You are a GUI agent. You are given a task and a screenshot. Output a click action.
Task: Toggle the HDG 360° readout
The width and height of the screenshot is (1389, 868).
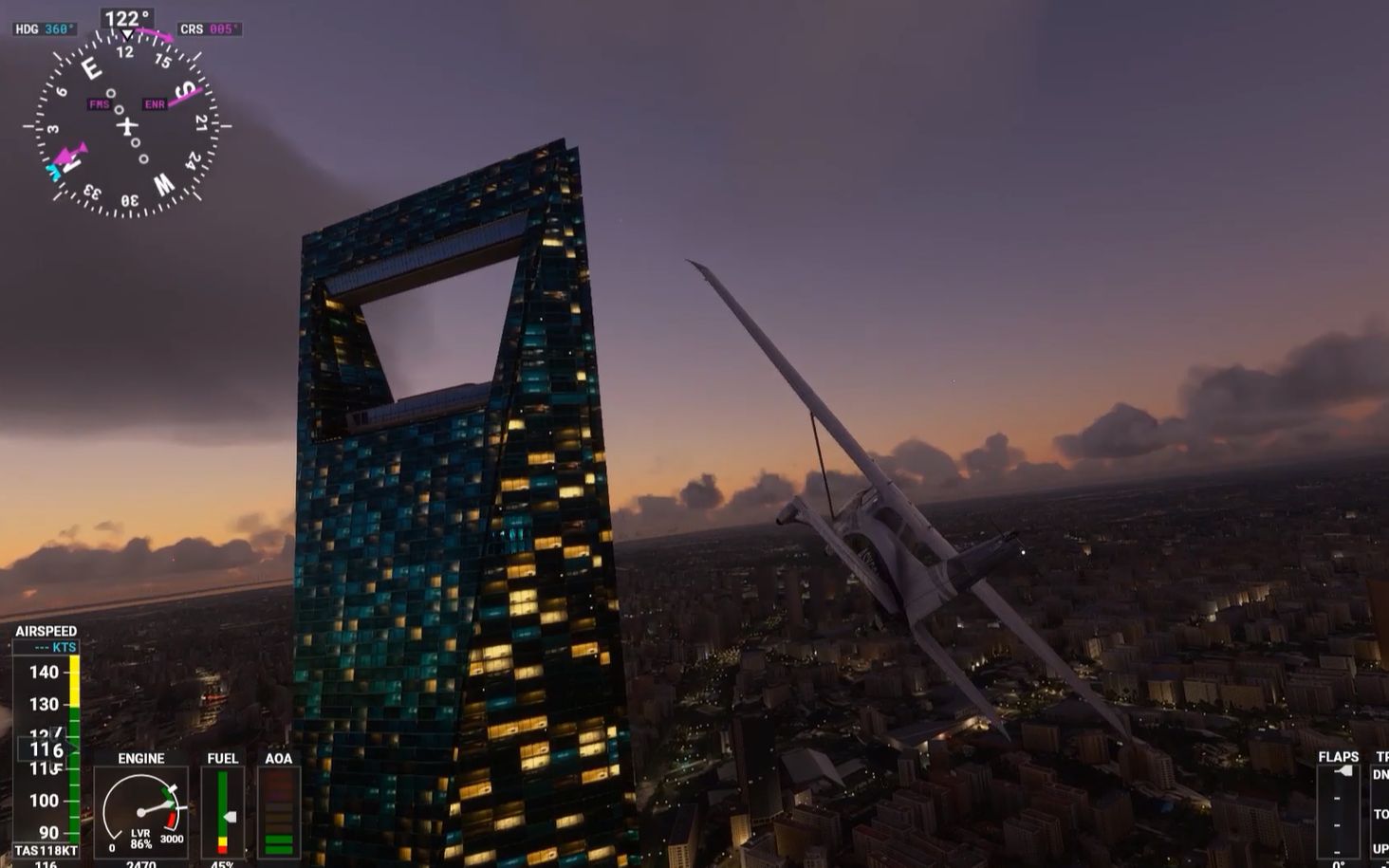(x=46, y=28)
